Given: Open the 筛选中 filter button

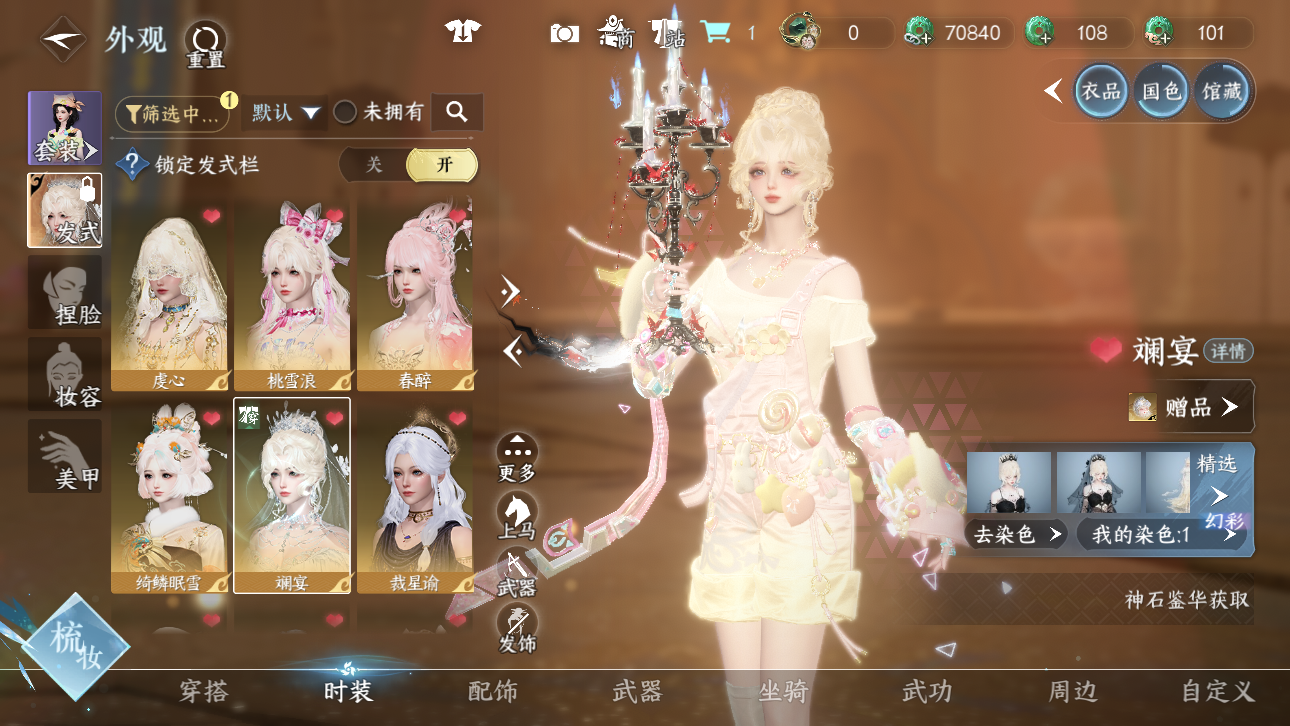Looking at the screenshot, I should click(172, 114).
